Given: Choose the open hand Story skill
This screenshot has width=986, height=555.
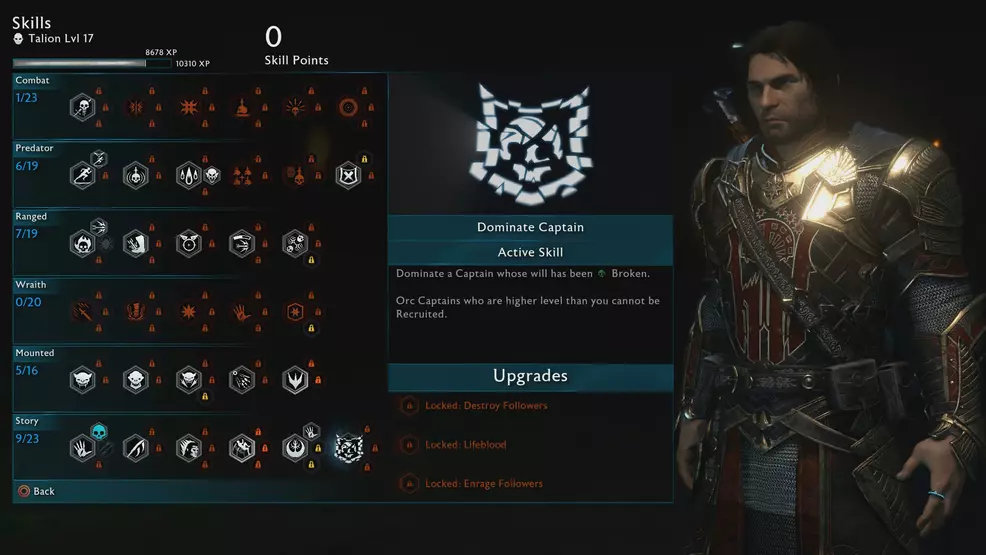Looking at the screenshot, I should click(82, 447).
